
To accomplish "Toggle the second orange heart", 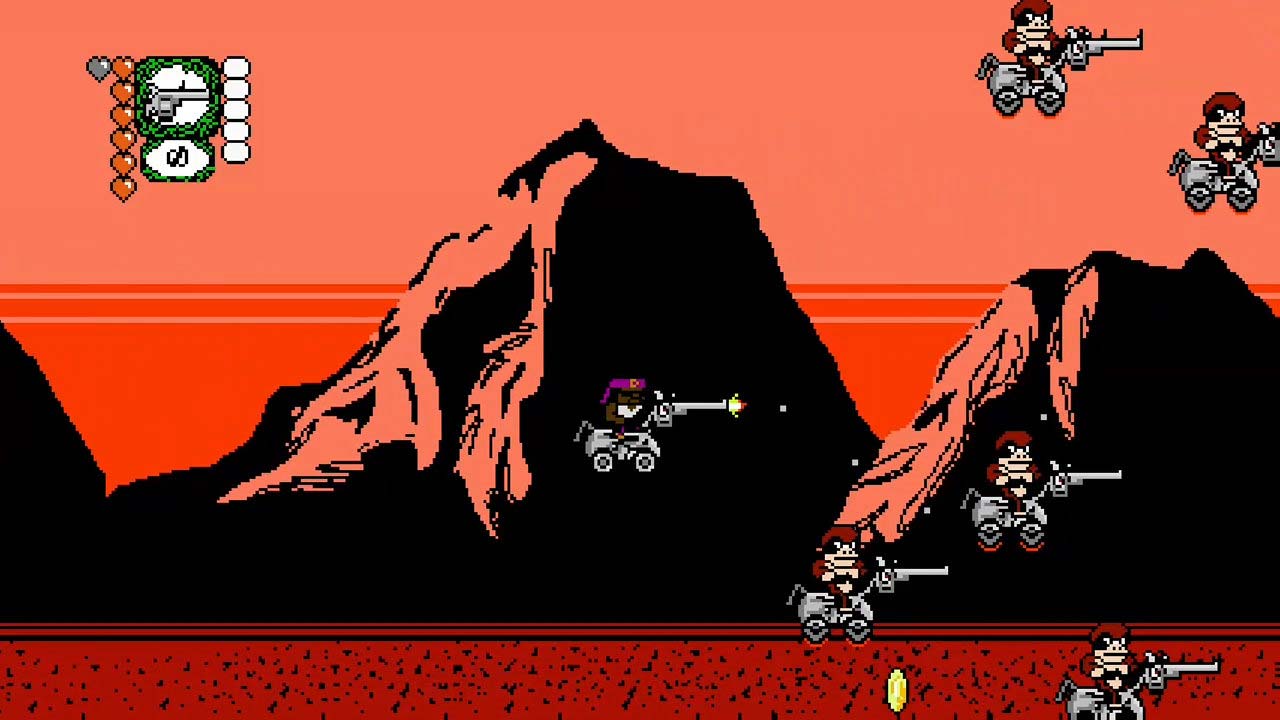I will click(x=122, y=91).
